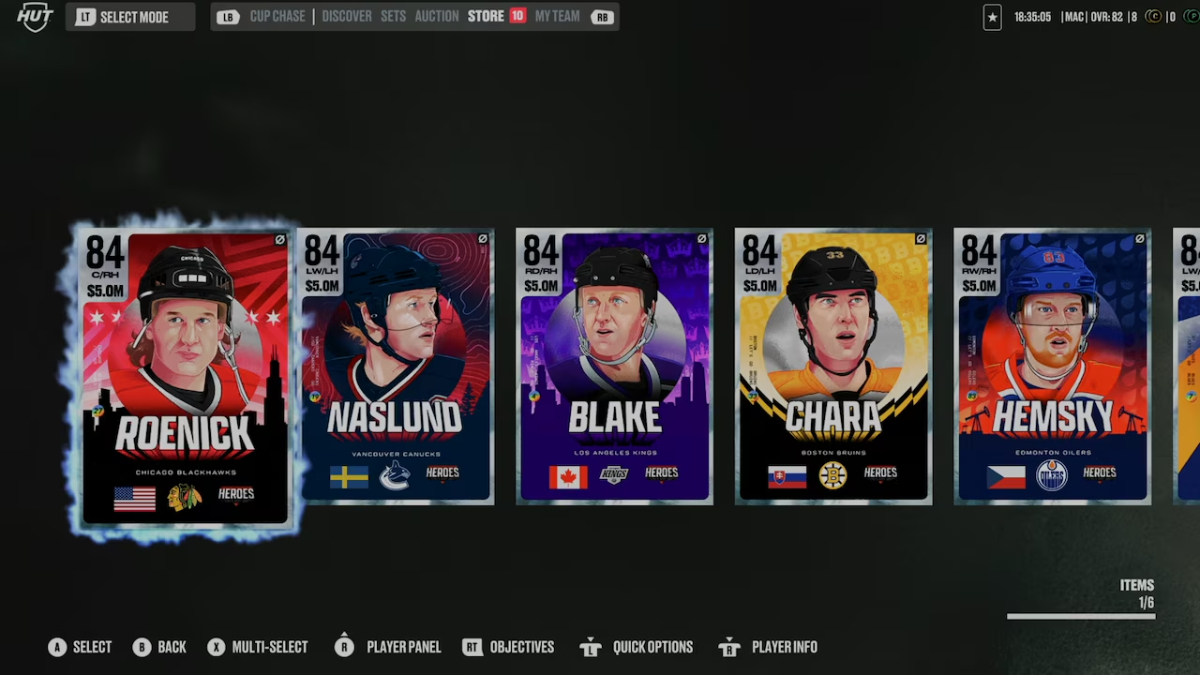Click the star icon in the top bar
Screen dimensions: 1200x675
point(992,18)
